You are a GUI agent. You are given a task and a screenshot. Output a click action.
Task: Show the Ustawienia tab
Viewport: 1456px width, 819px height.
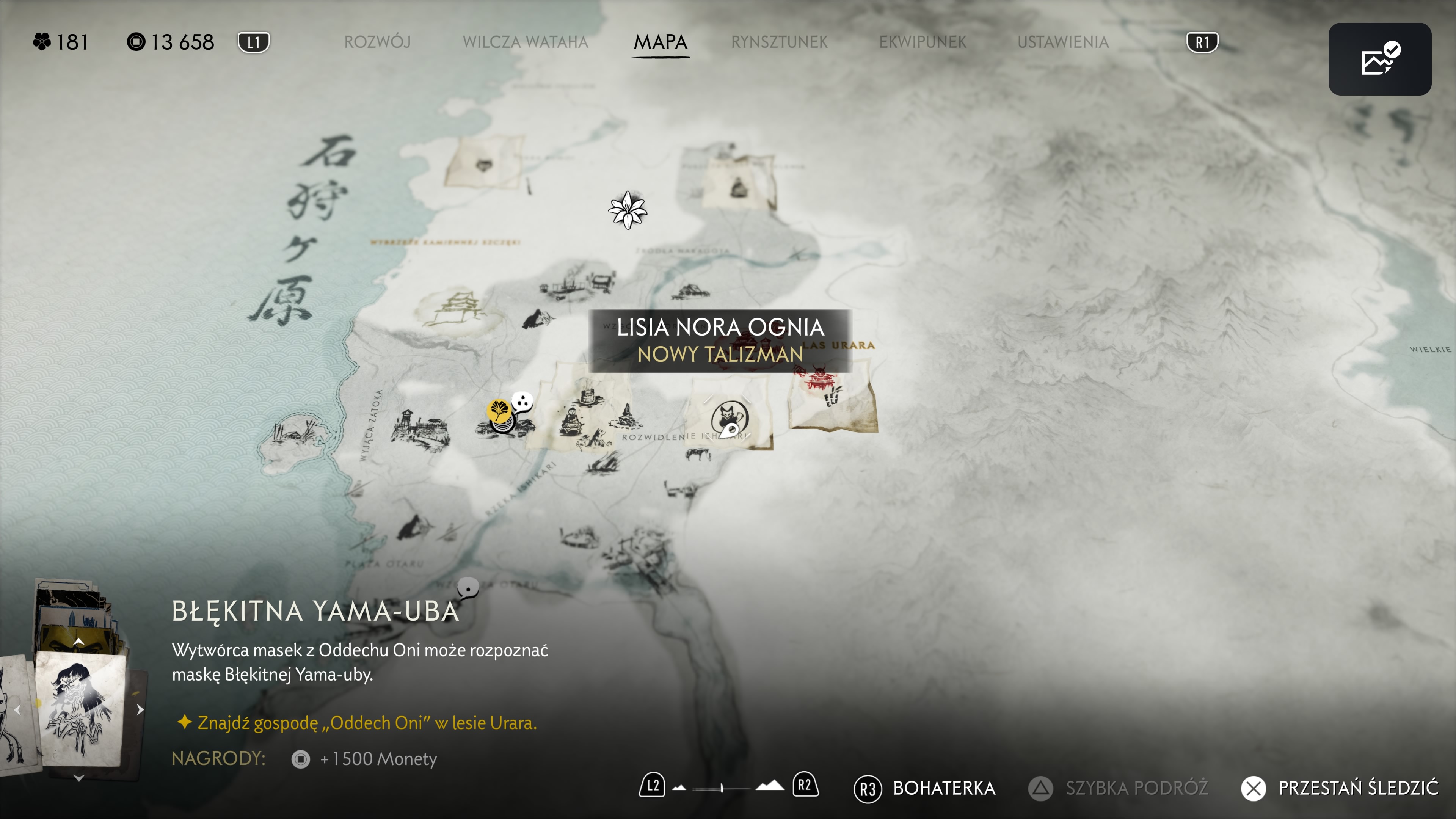[x=1062, y=42]
